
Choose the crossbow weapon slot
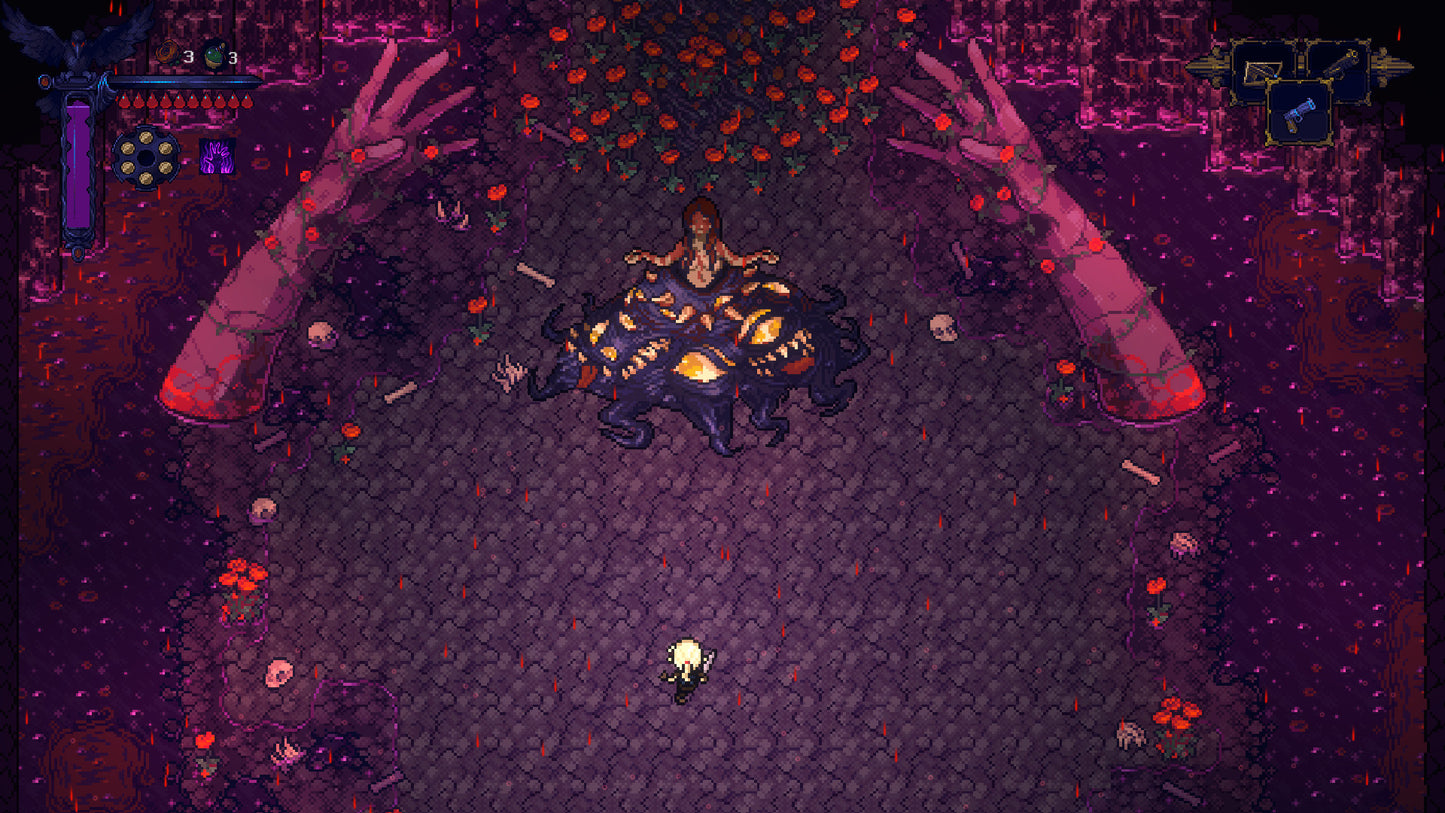(x=1262, y=70)
